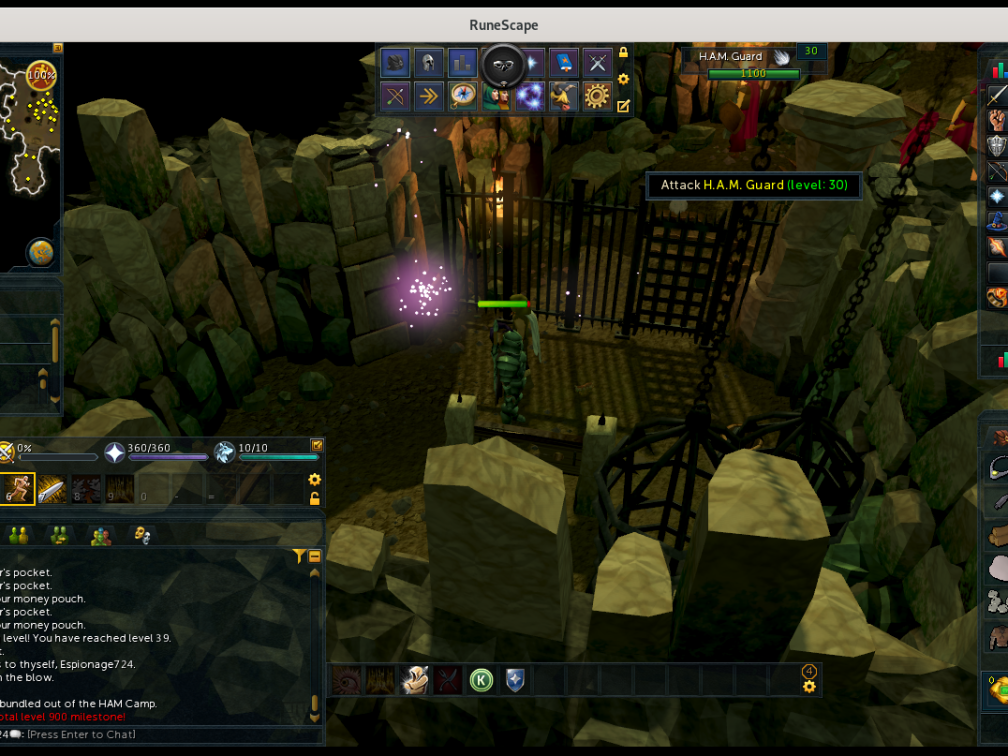The image size is (1008, 756).
Task: Open the hooded figures community icon
Action: pos(496,96)
